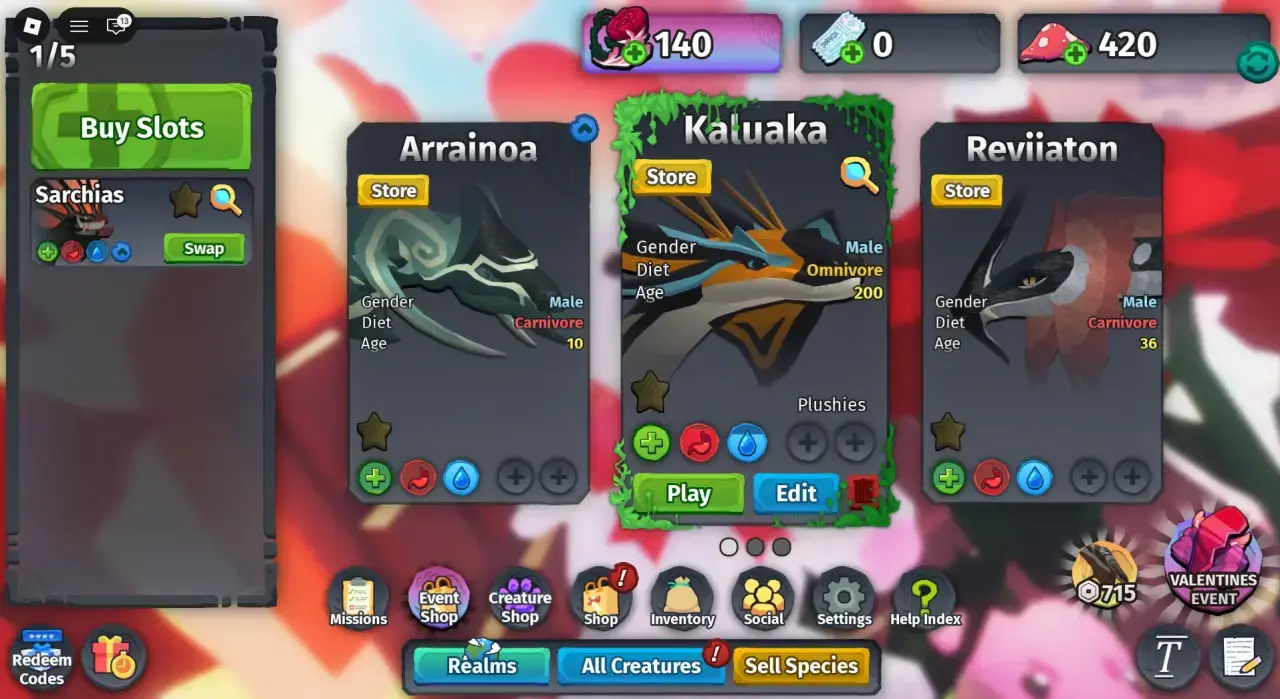Viewport: 1280px width, 699px height.
Task: Choose the Sell Species option
Action: click(801, 666)
